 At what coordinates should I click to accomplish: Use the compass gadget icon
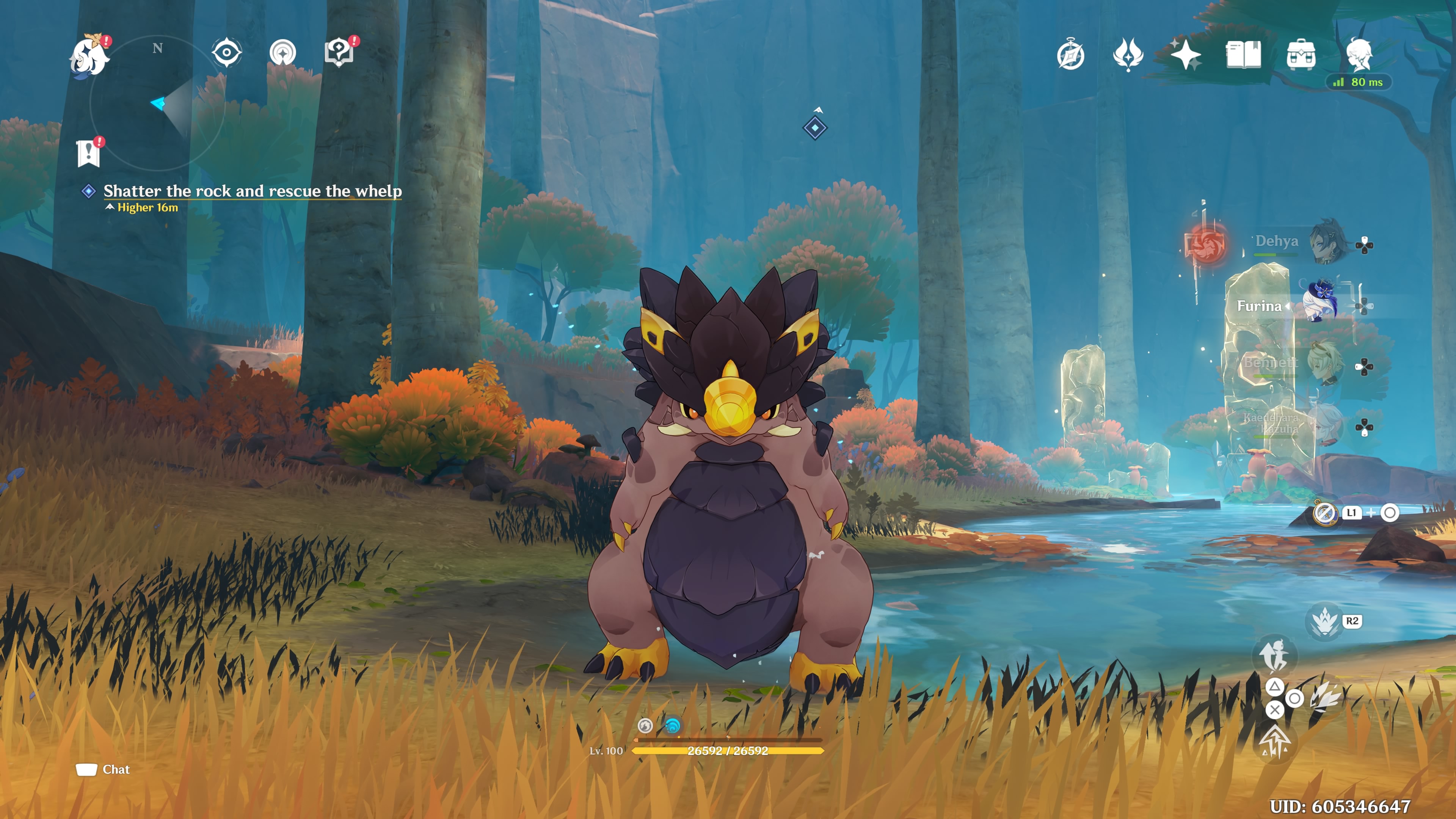click(x=1324, y=513)
